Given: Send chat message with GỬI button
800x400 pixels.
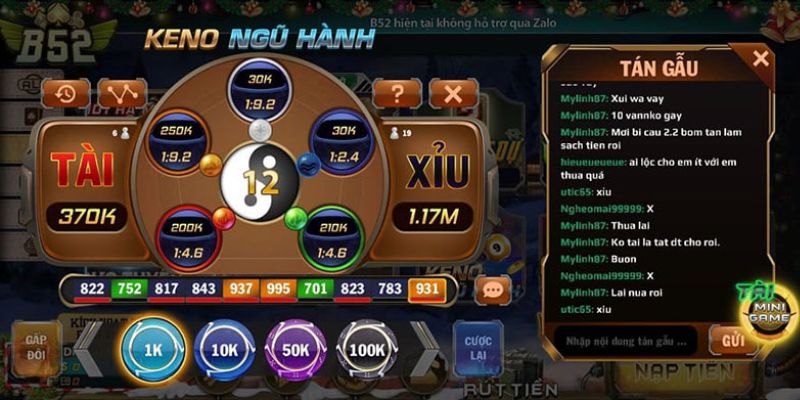Looking at the screenshot, I should coord(733,340).
